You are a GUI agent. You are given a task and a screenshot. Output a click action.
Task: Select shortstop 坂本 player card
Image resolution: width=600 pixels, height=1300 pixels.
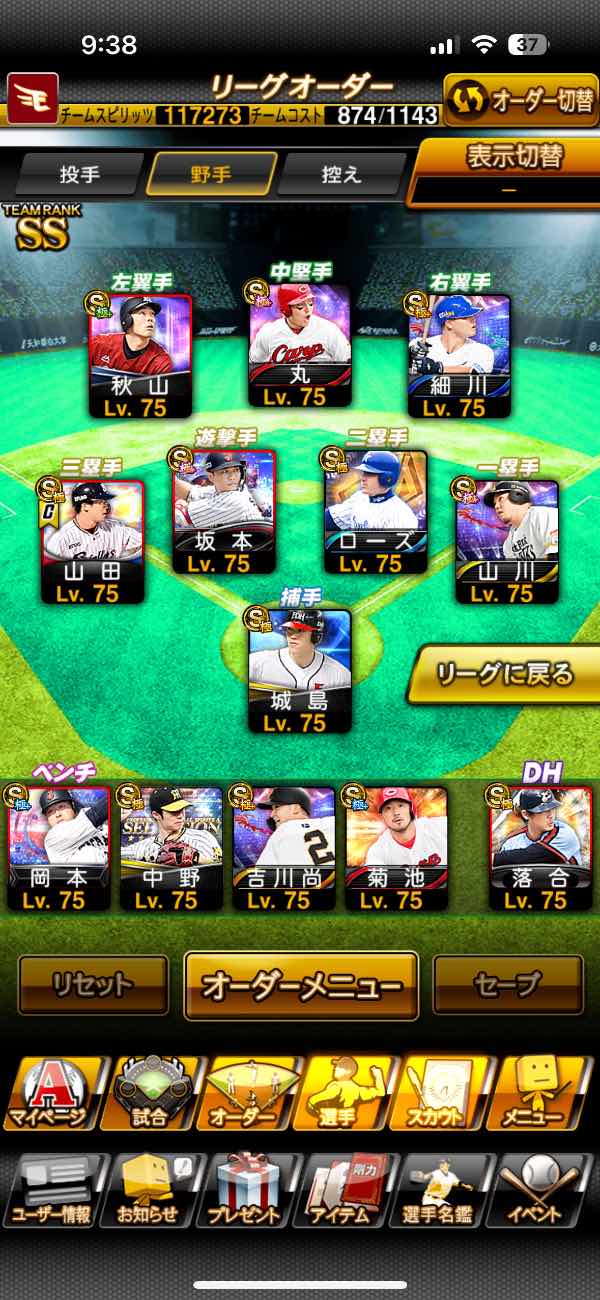pos(224,512)
